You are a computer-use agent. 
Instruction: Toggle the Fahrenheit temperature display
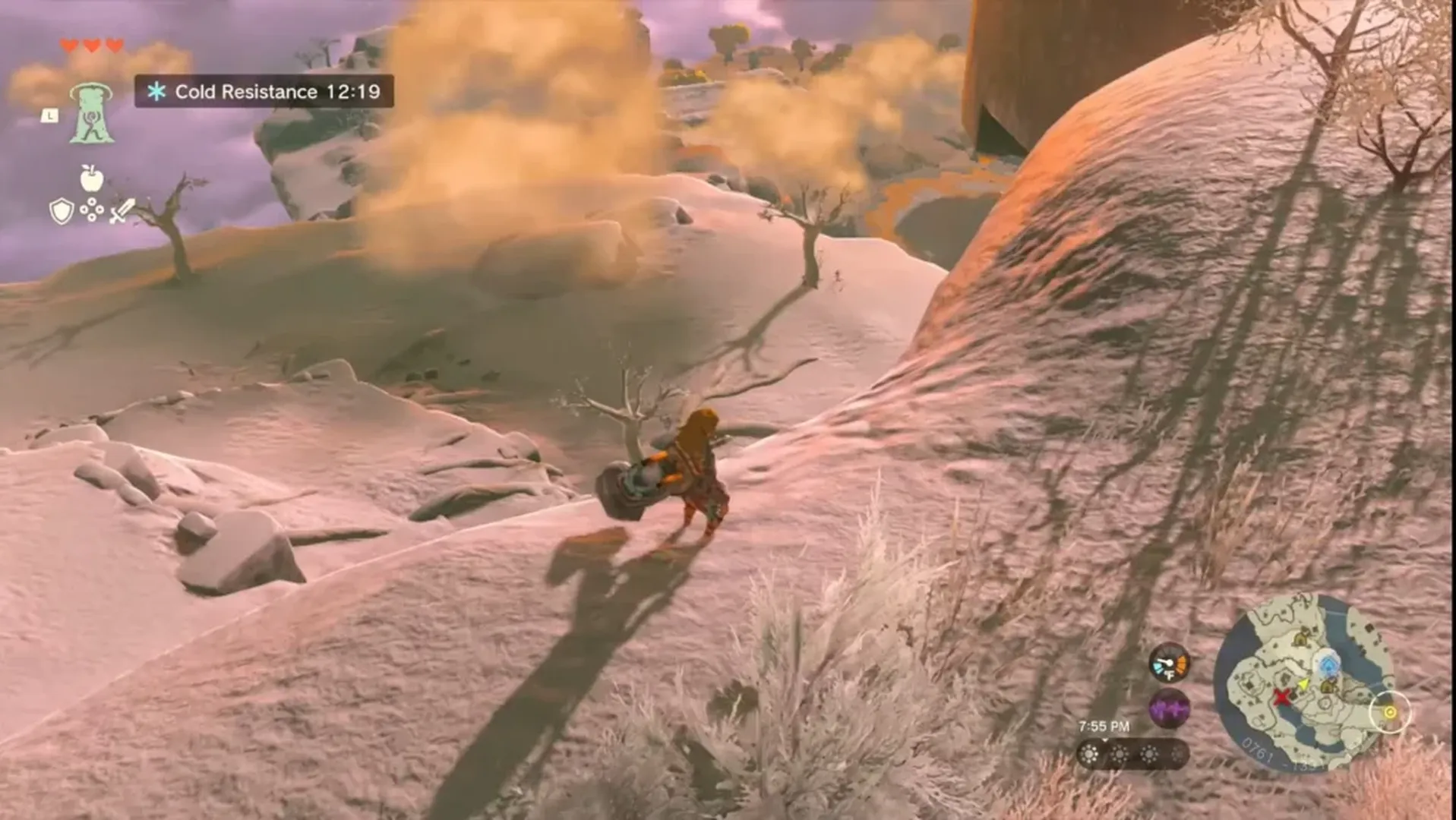pyautogui.click(x=1170, y=675)
